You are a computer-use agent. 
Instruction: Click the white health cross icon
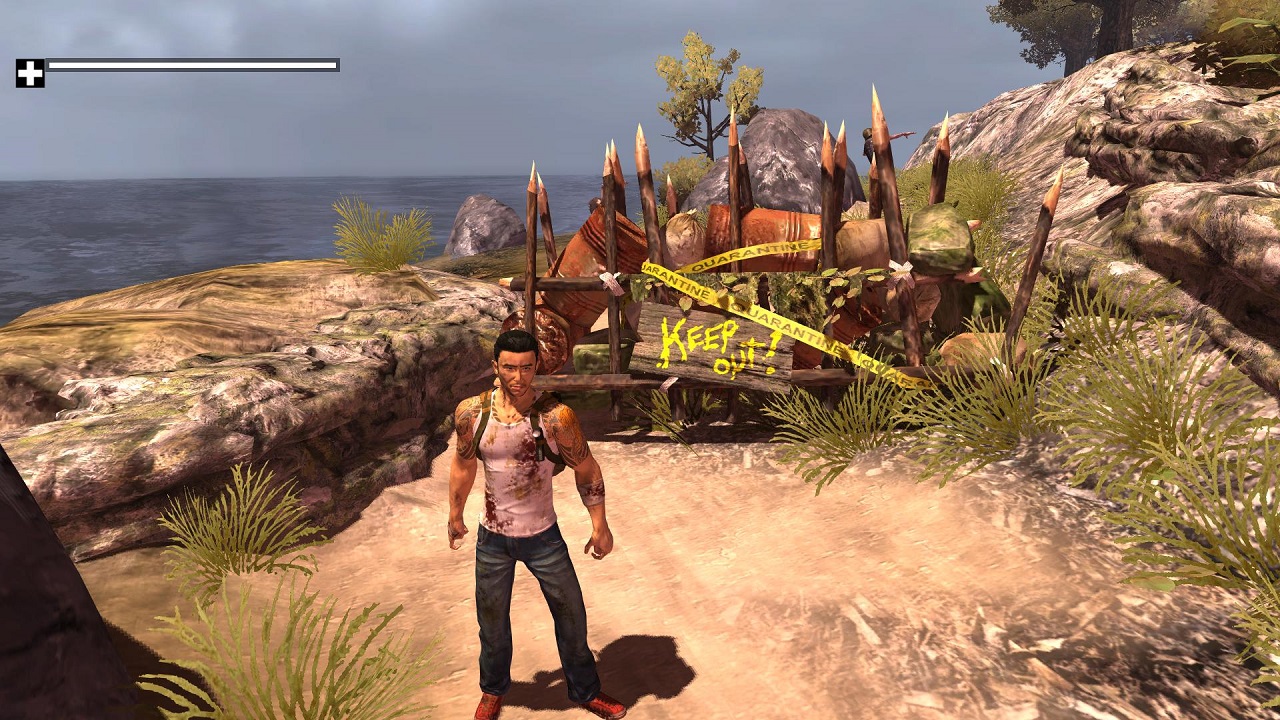pos(30,73)
